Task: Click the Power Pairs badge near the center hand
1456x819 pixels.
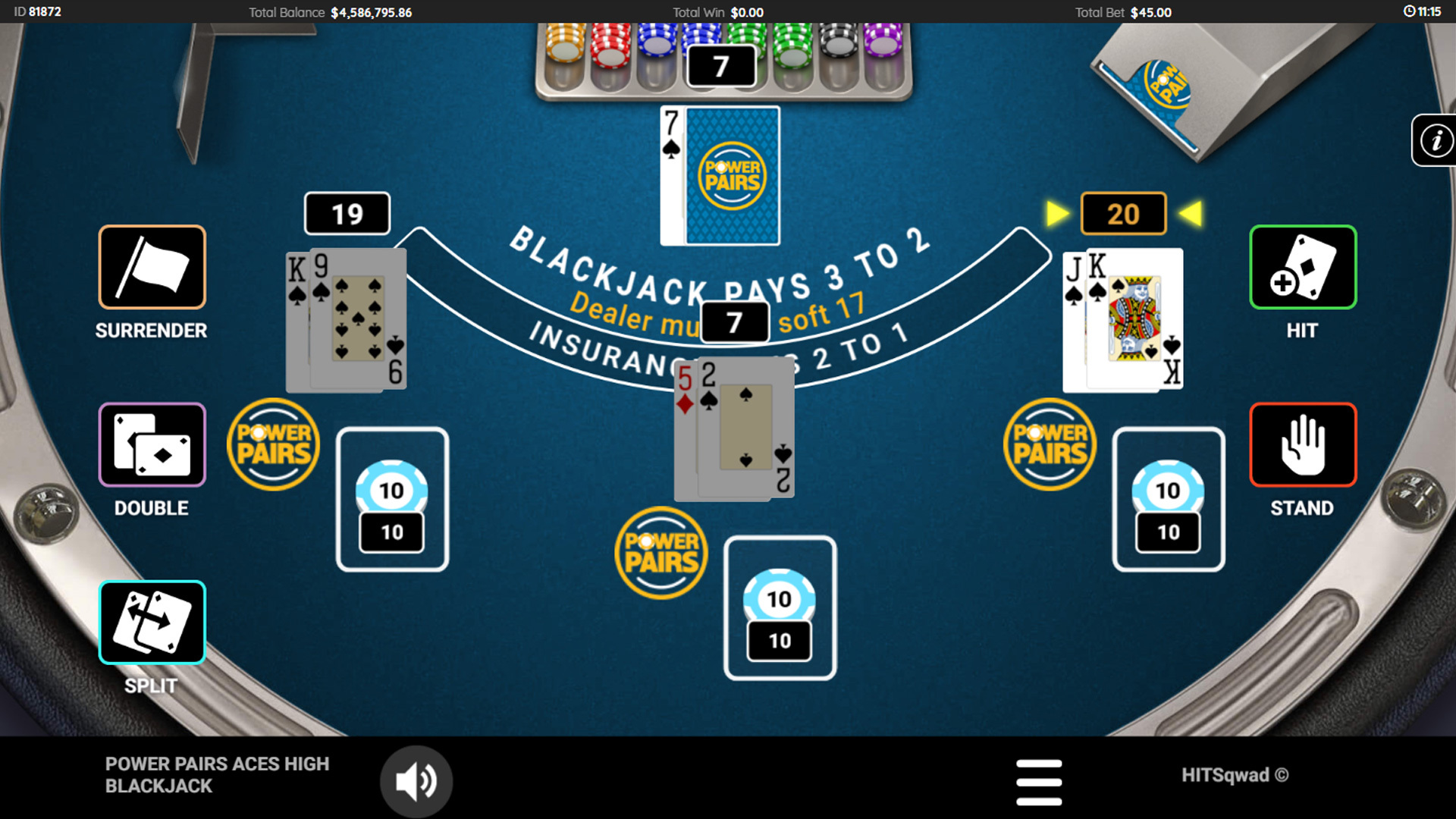Action: (661, 552)
